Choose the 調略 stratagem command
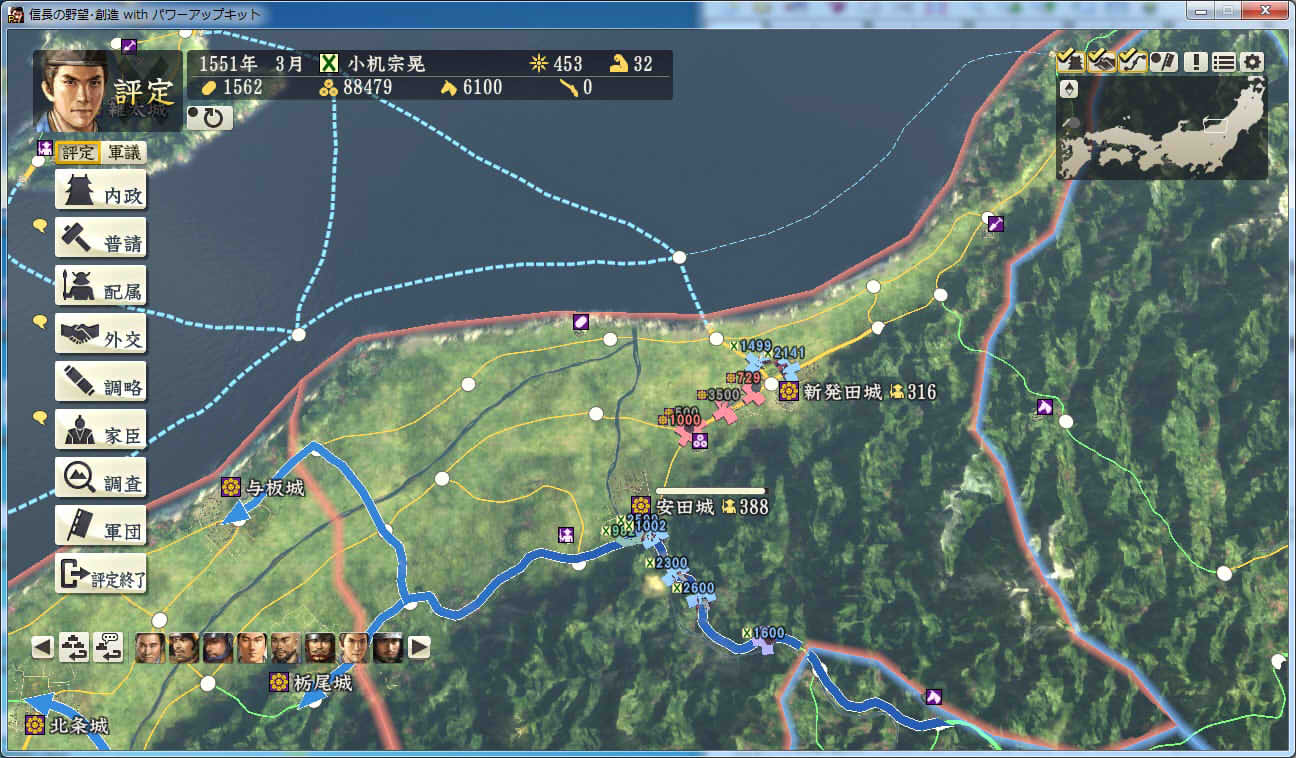 pos(101,385)
